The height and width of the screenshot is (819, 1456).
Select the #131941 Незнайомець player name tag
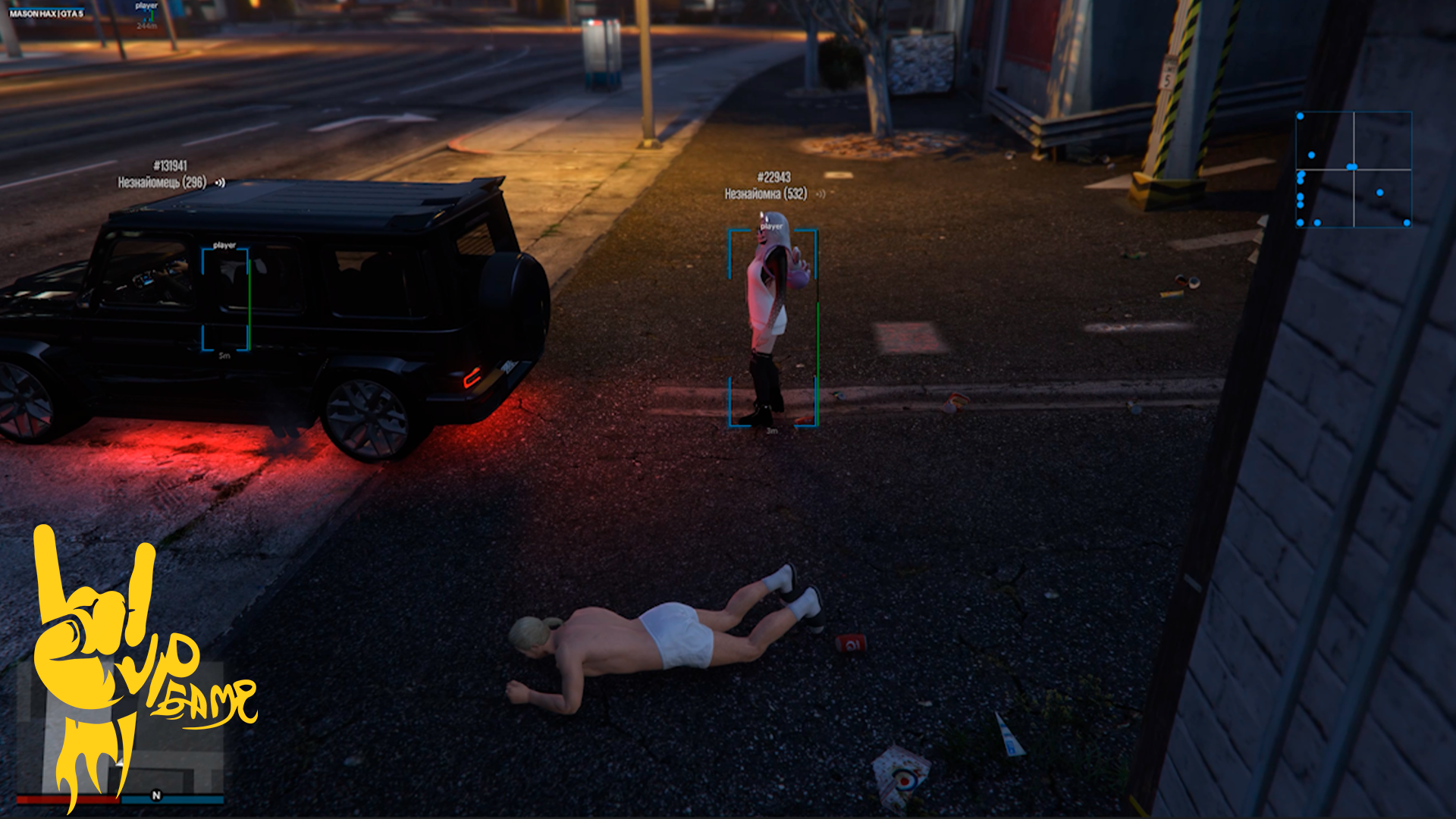164,174
